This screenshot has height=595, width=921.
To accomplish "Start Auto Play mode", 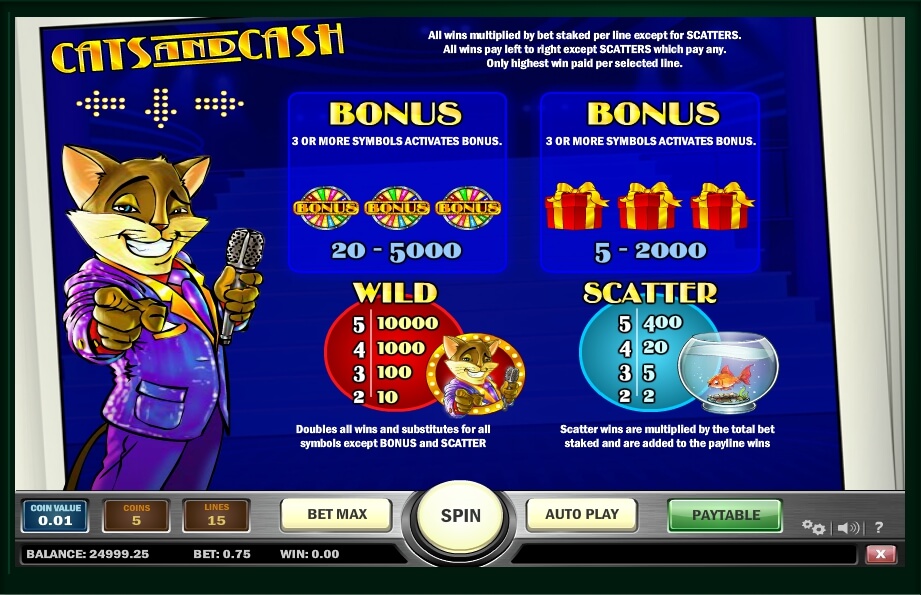I will coord(581,515).
